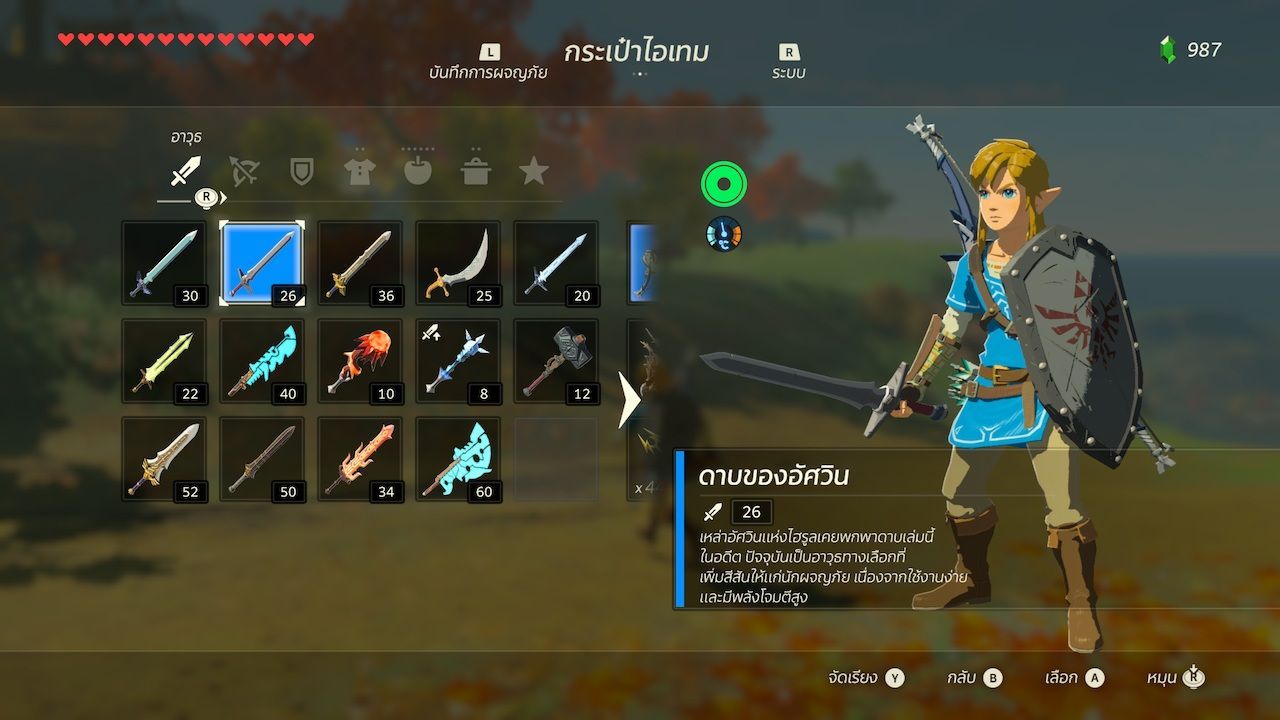Screen dimensions: 1280x720
Task: Select the highlighted Knight's Broadsword slot
Action: point(261,262)
